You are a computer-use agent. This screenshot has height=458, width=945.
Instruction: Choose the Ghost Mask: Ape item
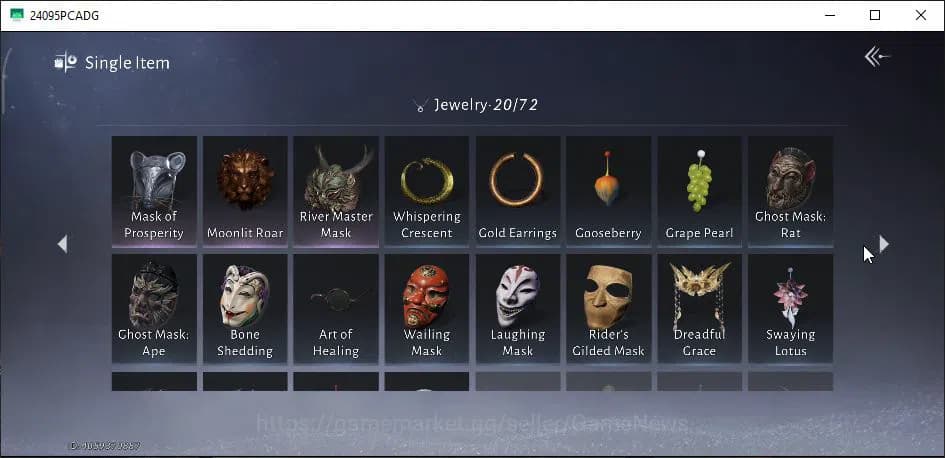click(154, 307)
